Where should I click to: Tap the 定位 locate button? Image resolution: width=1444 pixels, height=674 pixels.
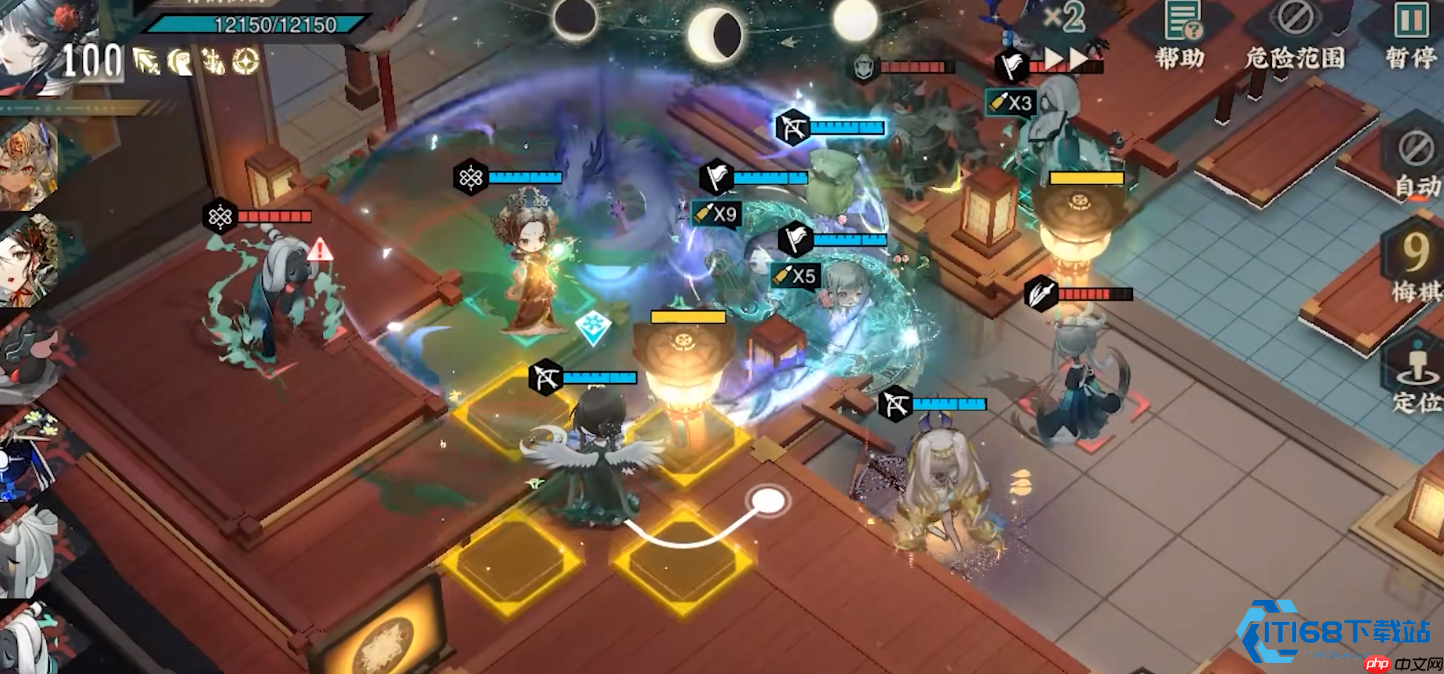[1416, 375]
